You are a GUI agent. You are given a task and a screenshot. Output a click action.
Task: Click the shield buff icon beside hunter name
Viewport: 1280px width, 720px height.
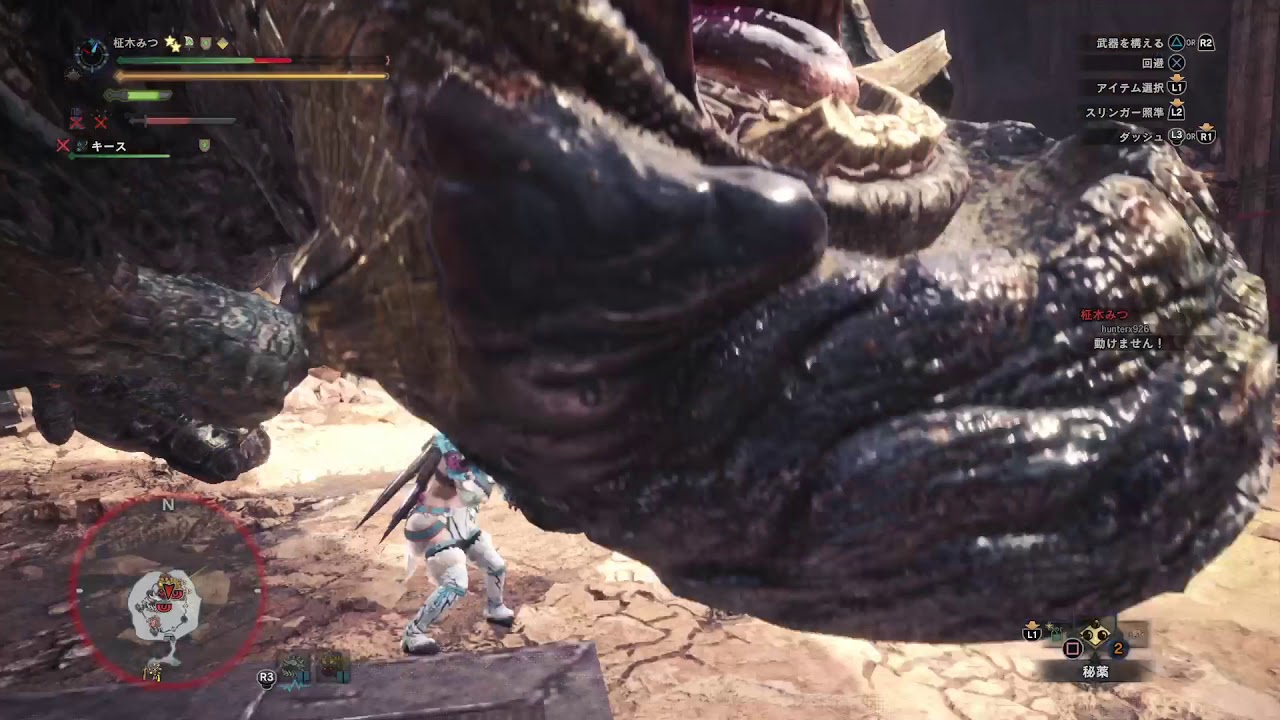(x=205, y=42)
